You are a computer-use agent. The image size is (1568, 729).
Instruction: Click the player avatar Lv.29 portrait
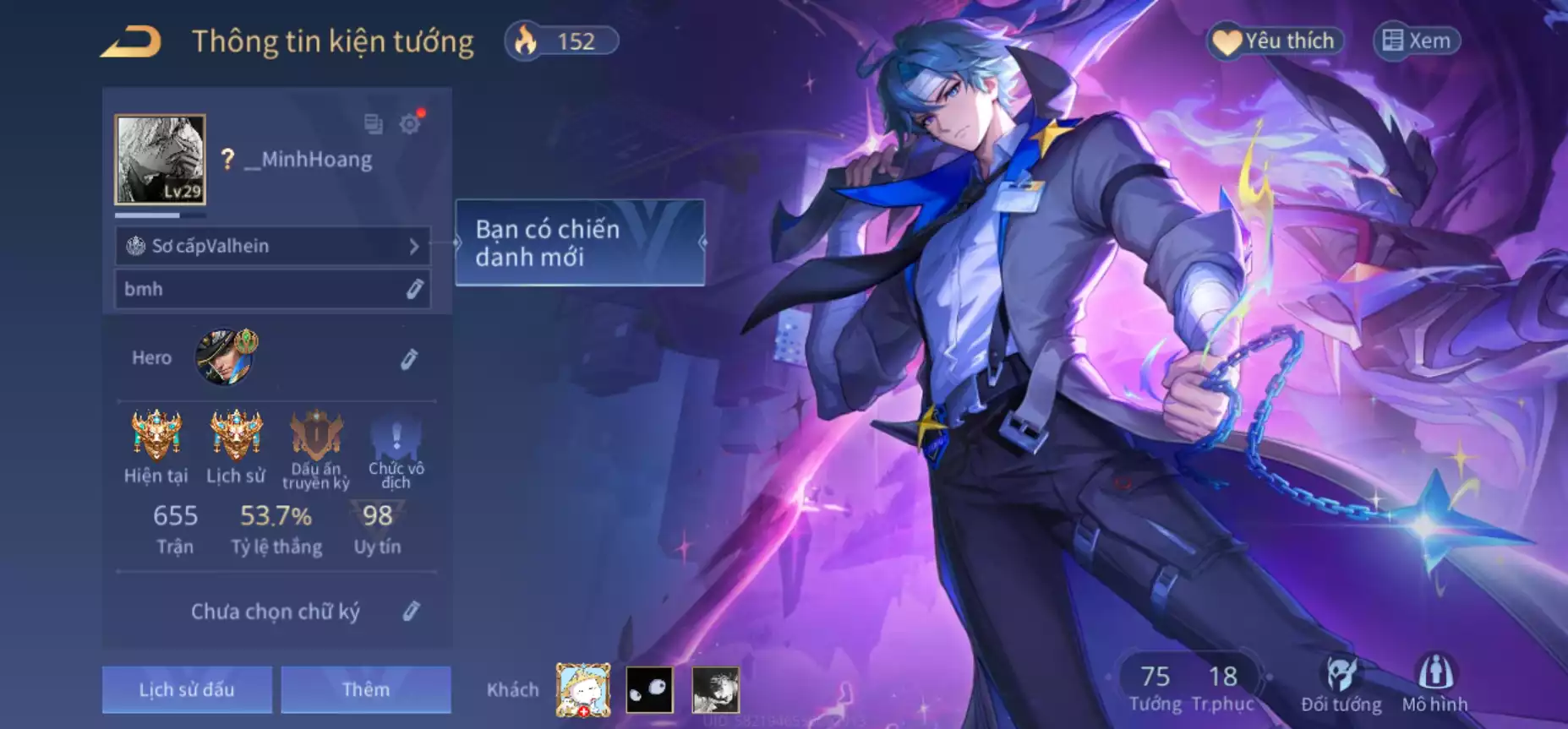coord(161,160)
